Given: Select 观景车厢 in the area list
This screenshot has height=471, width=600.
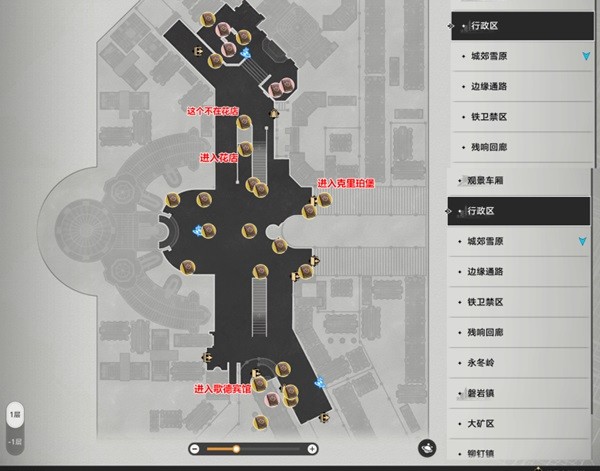Looking at the screenshot, I should (x=488, y=181).
